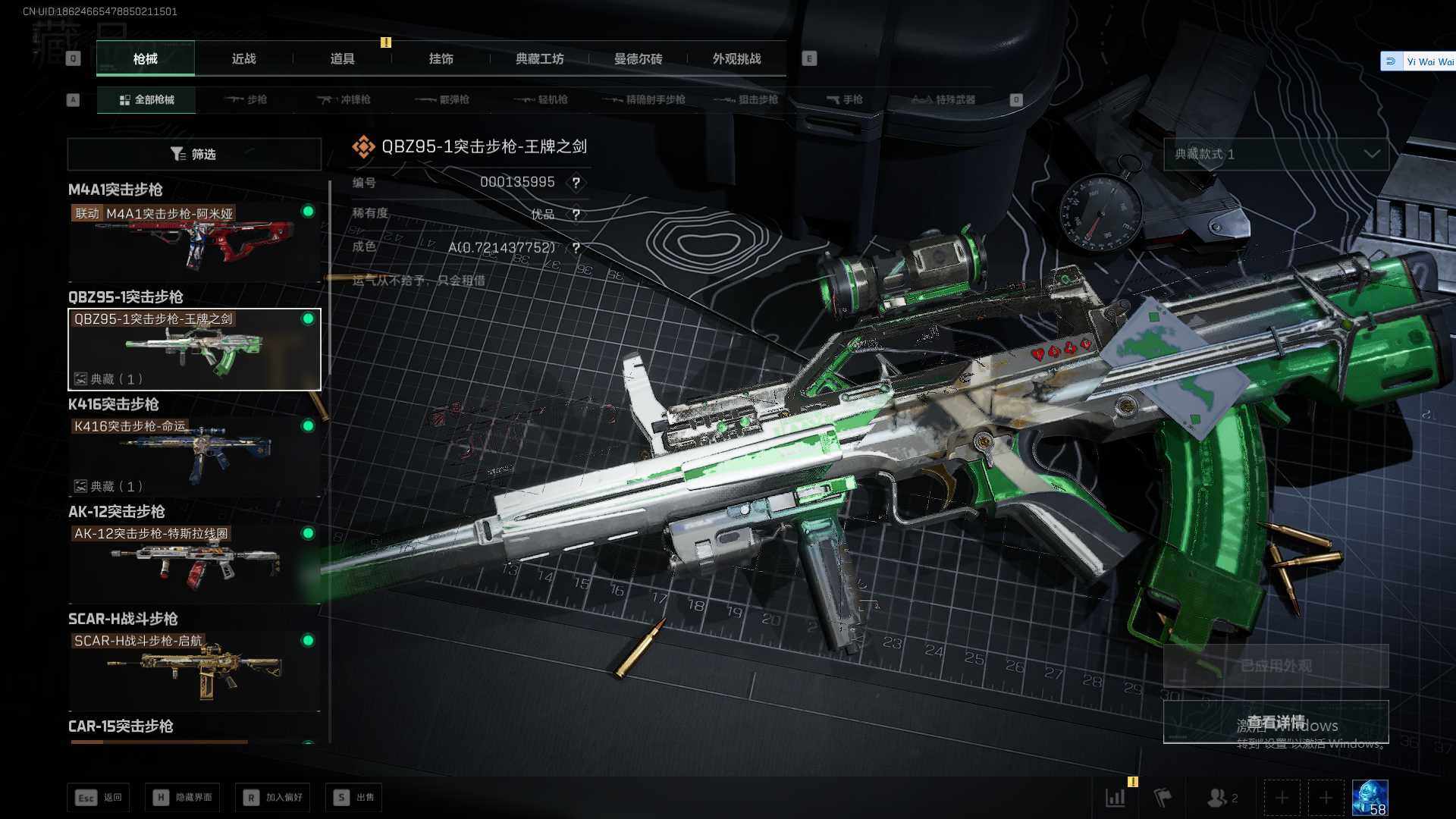Show all firearms with 全部枪械 filter
The width and height of the screenshot is (1456, 819).
tap(146, 100)
